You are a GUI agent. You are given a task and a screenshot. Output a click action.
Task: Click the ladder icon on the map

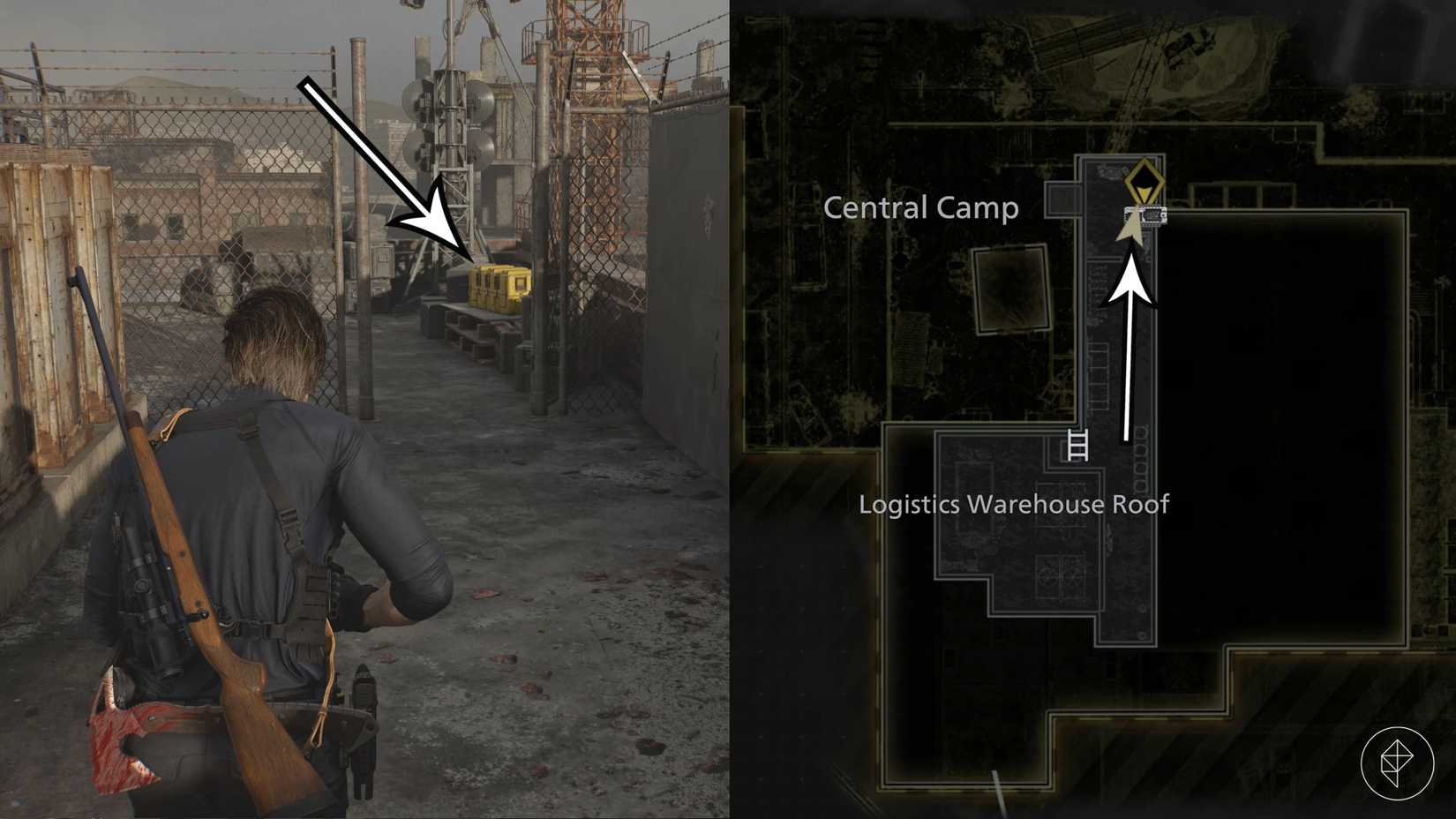1077,447
